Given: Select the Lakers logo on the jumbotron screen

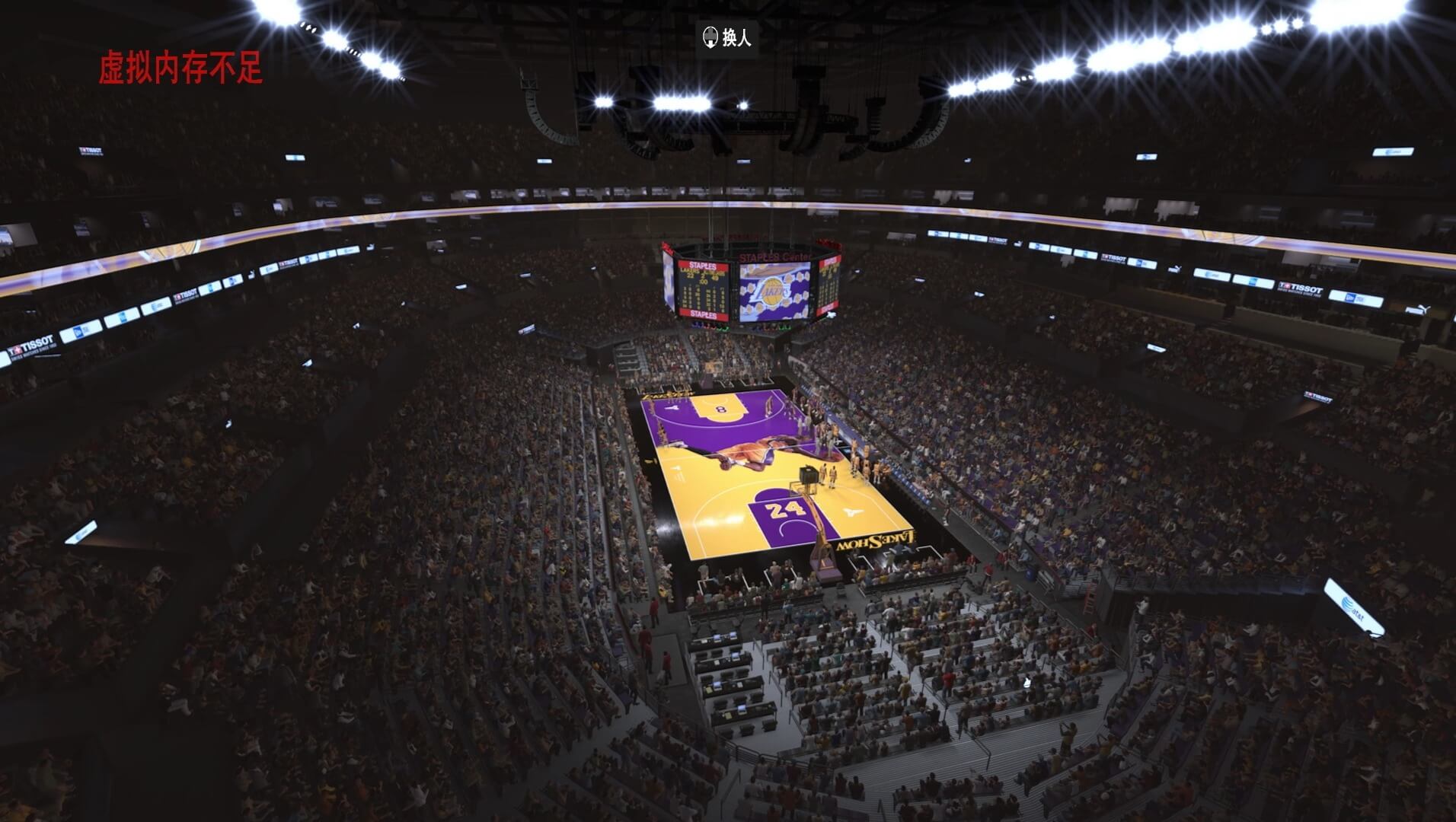Looking at the screenshot, I should tap(771, 292).
